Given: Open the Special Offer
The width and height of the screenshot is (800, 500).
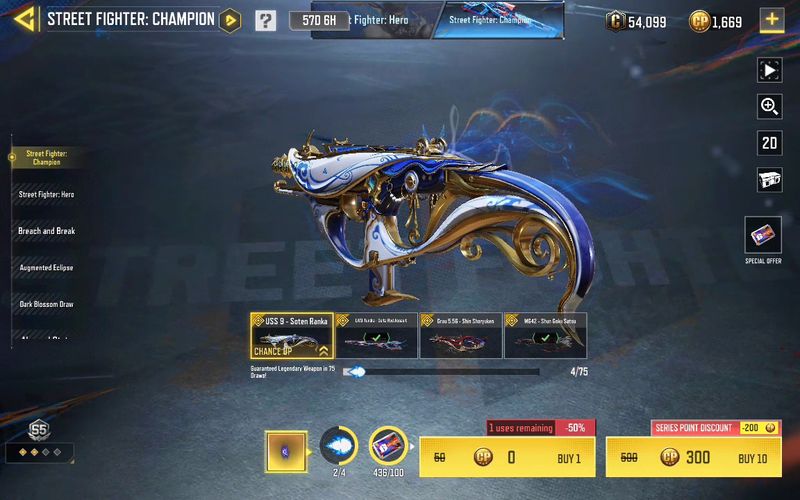Looking at the screenshot, I should 763,239.
